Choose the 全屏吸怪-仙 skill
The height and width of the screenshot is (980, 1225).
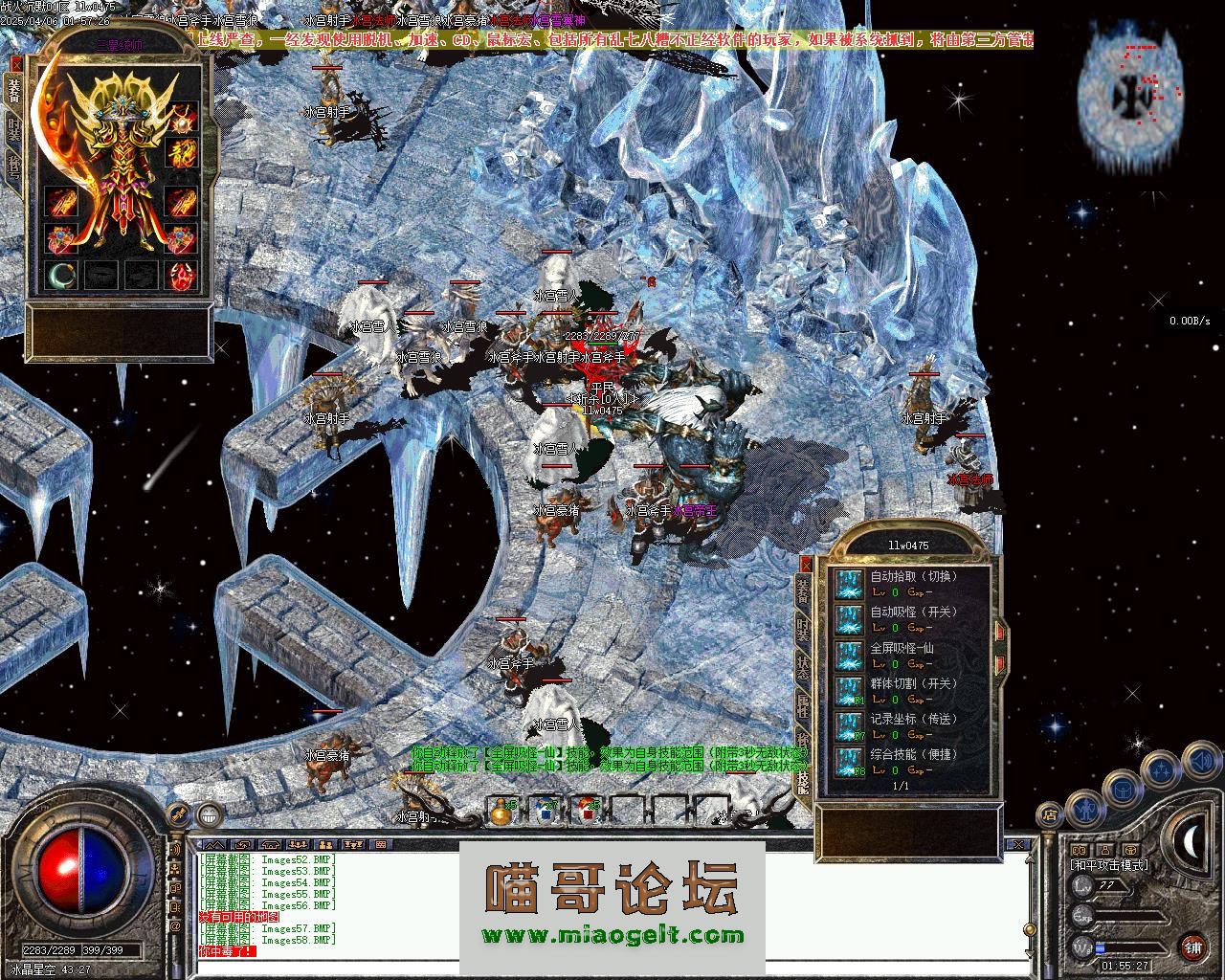(x=848, y=656)
